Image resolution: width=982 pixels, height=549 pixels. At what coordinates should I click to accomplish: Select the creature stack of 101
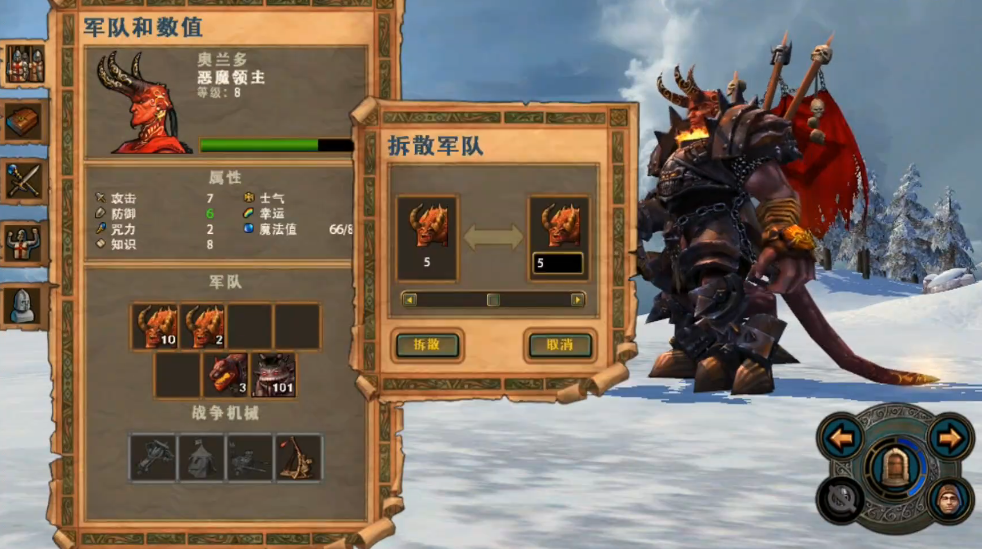(273, 375)
